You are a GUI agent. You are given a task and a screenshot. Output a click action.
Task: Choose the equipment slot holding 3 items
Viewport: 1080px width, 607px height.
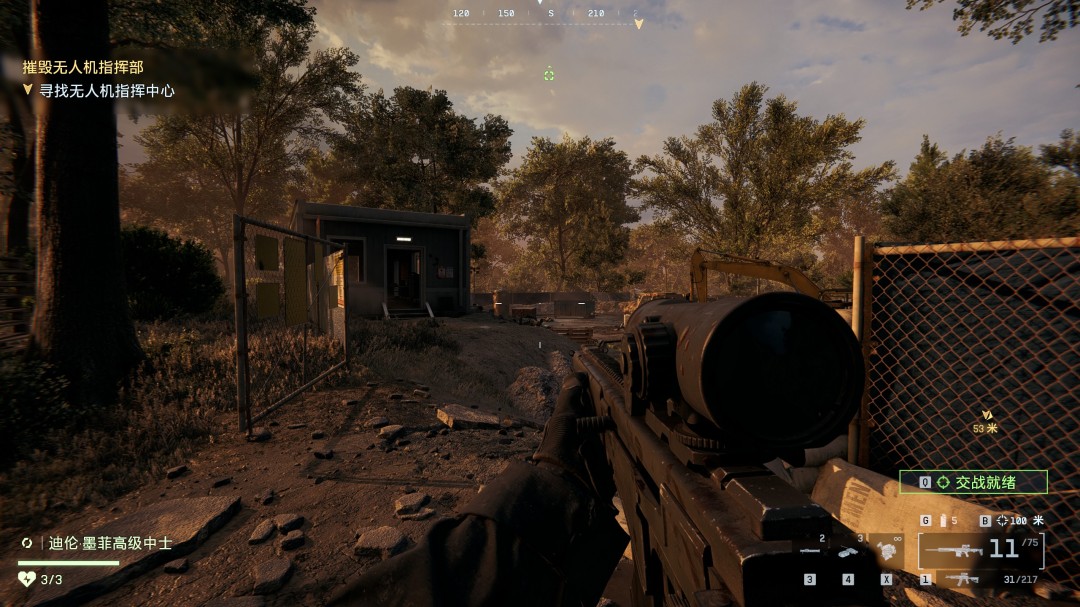pos(848,551)
